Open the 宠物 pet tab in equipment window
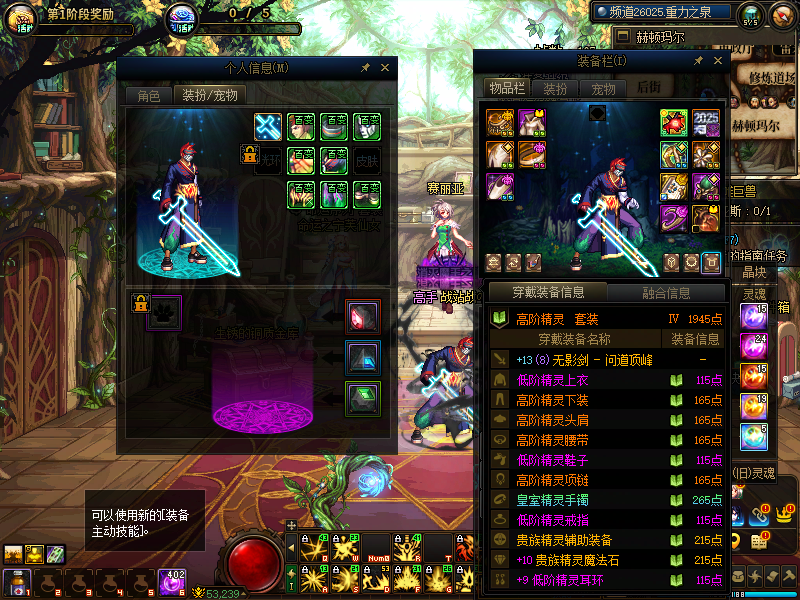The width and height of the screenshot is (800, 600). pyautogui.click(x=603, y=88)
